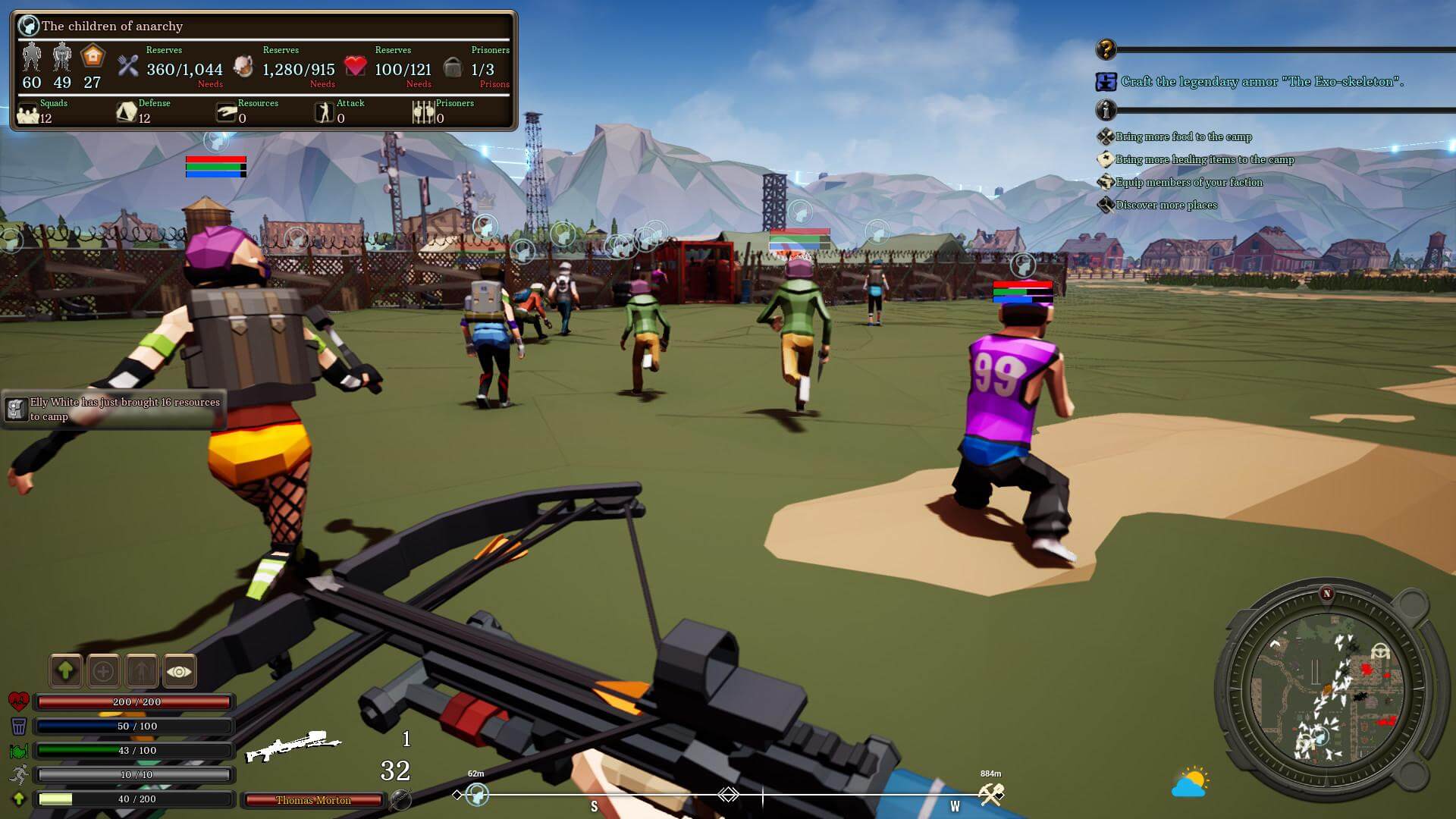Click the orange house camp icon
Image resolution: width=1456 pixels, height=819 pixels.
(93, 57)
